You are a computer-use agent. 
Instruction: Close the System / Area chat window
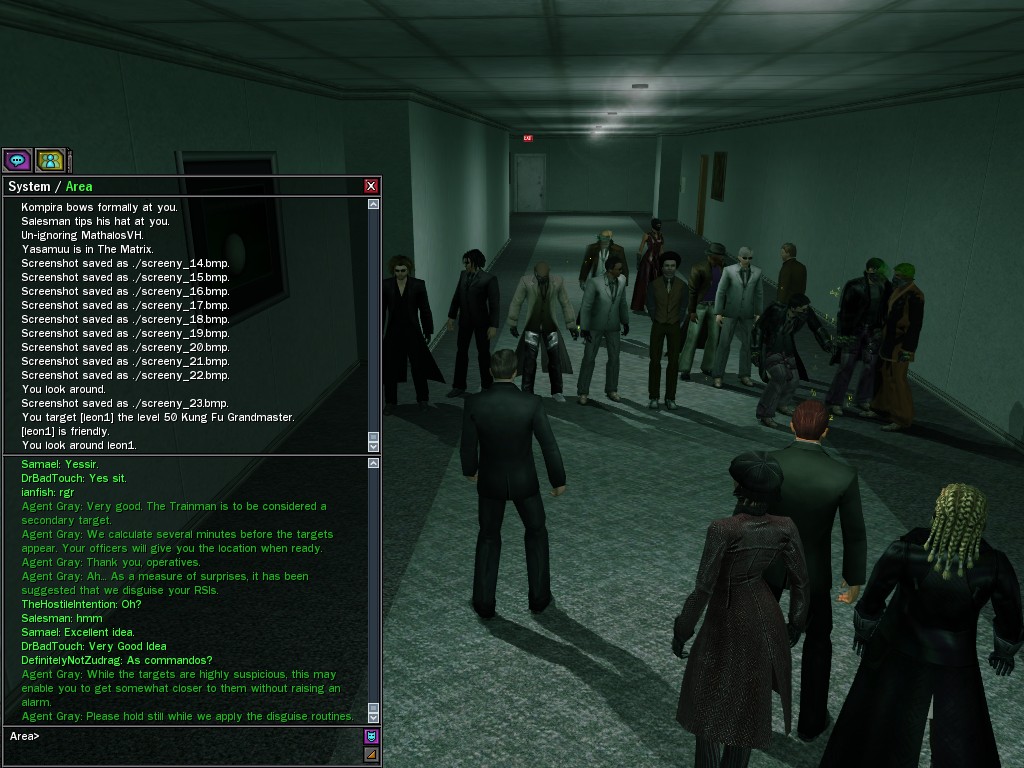coord(371,186)
